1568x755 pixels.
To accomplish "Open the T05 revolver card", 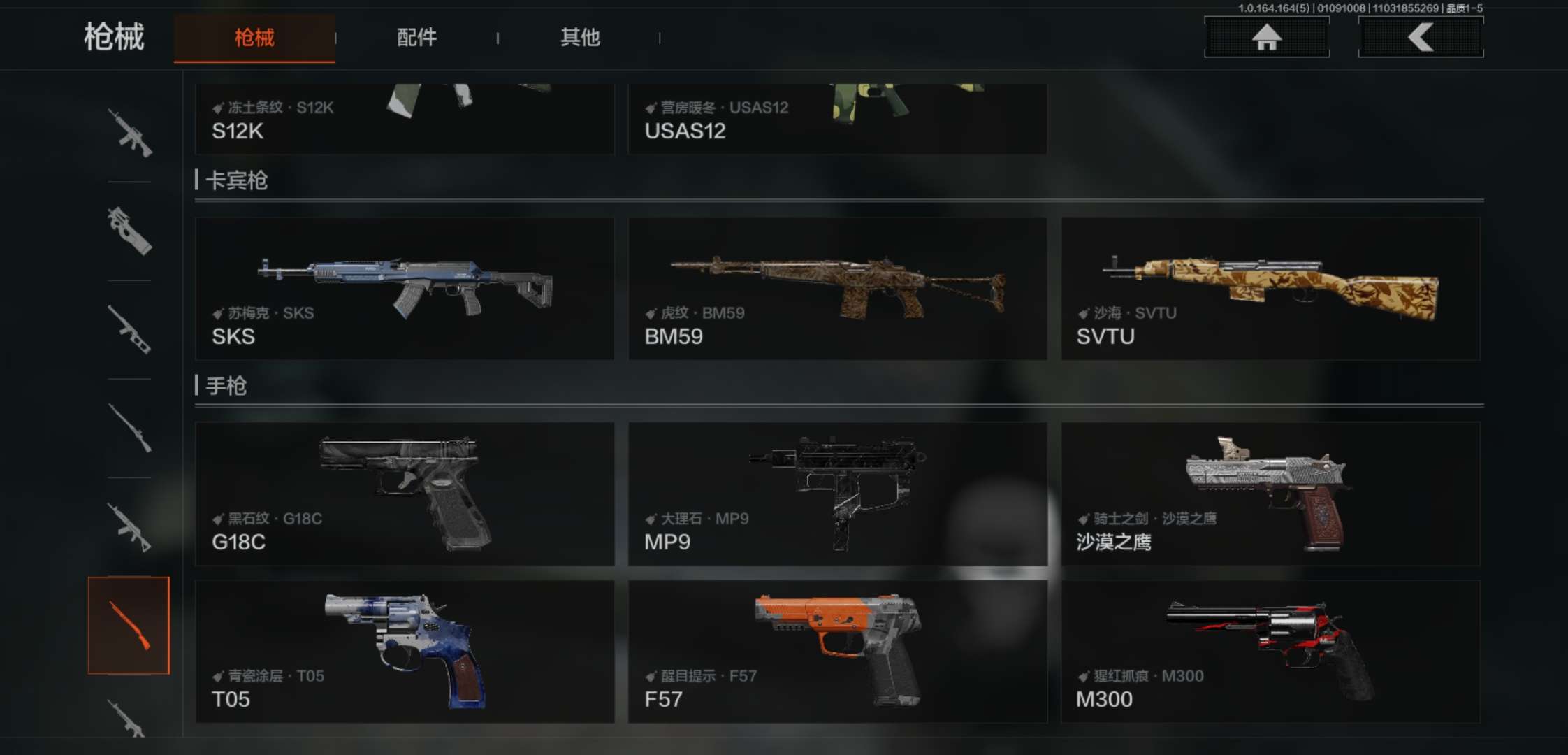I will click(x=404, y=652).
